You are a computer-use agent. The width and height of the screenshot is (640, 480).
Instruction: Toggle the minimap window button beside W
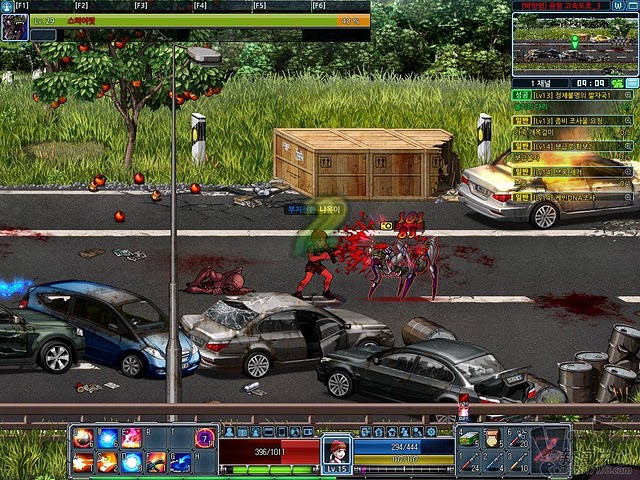[632, 6]
